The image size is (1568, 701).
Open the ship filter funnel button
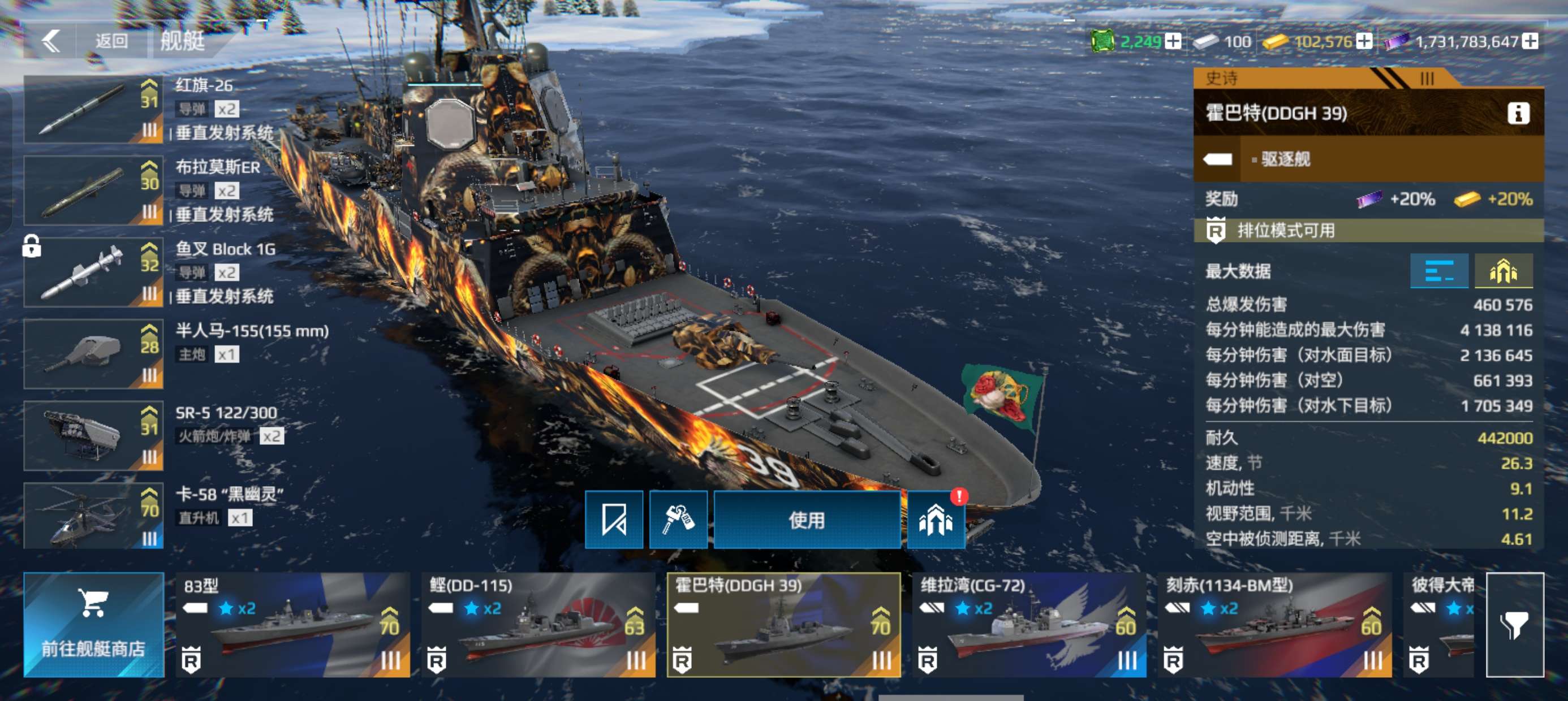[1514, 625]
